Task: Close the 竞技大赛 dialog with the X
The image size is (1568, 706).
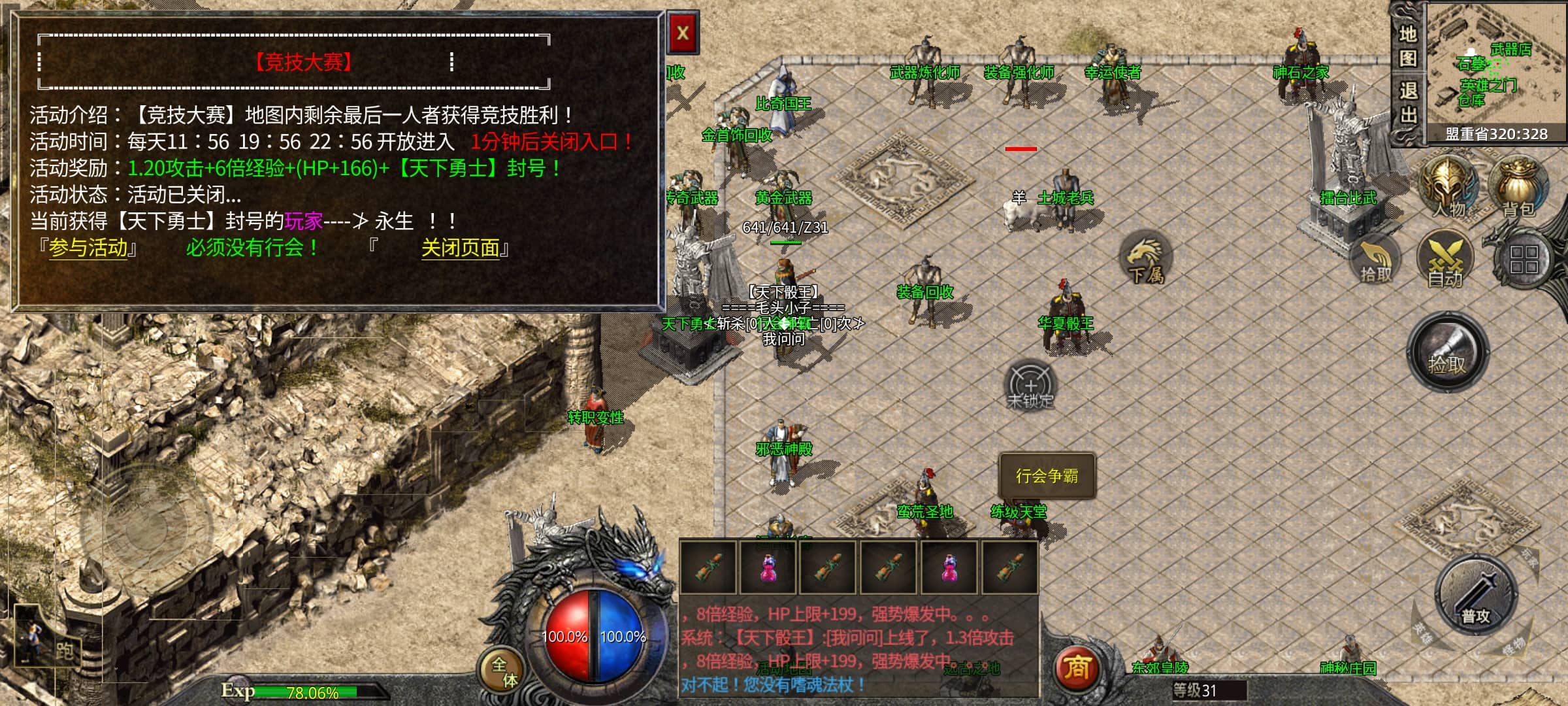Action: (x=683, y=33)
